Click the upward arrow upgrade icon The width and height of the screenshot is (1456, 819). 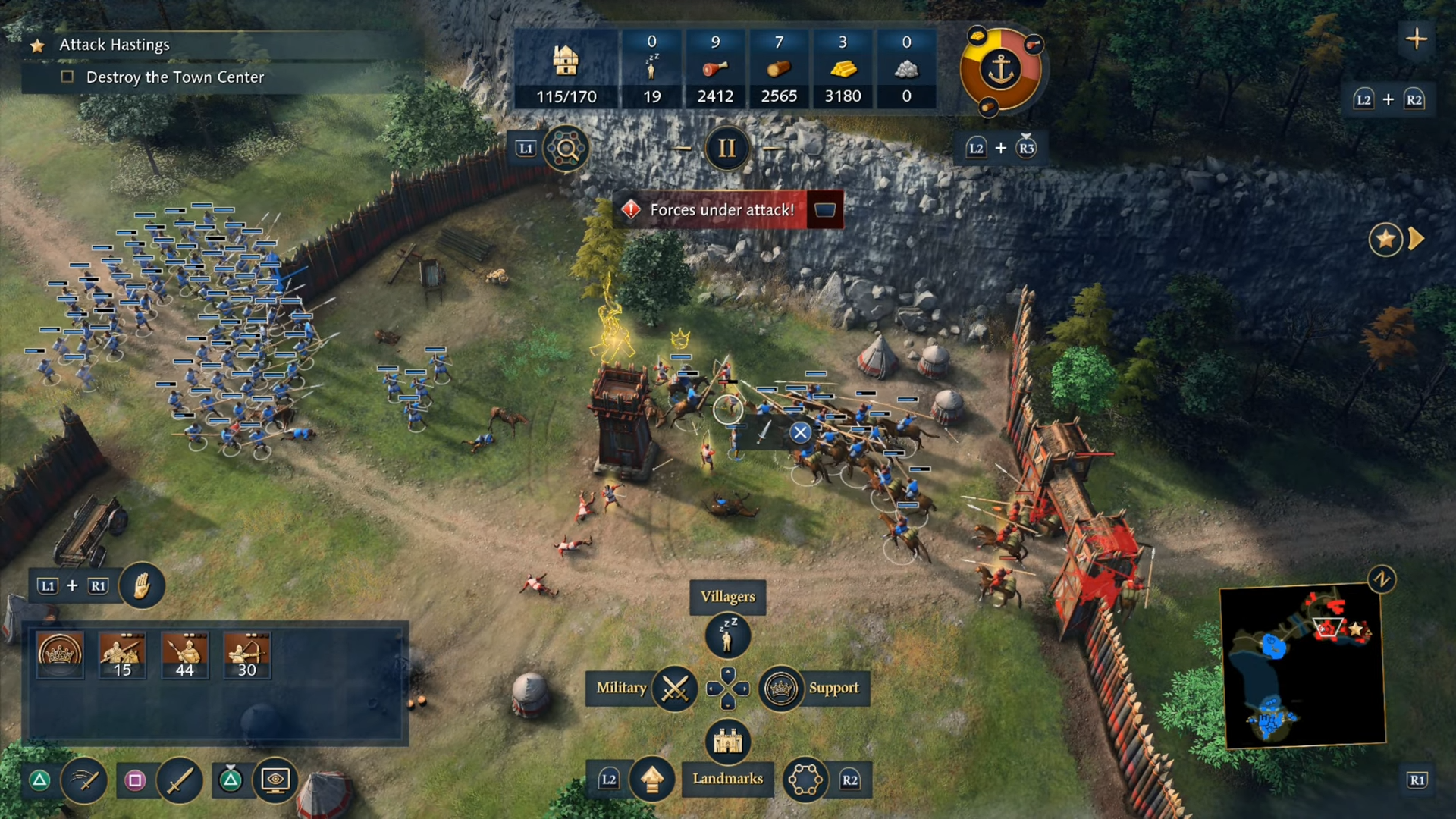(x=652, y=779)
